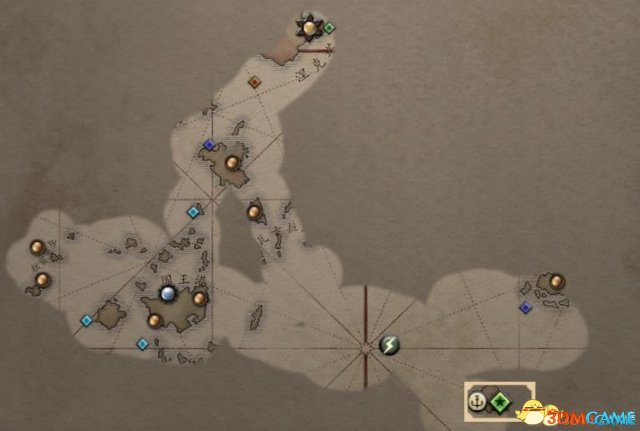The width and height of the screenshot is (640, 431).
Task: Select the orange diamond map marker
Action: (x=254, y=82)
